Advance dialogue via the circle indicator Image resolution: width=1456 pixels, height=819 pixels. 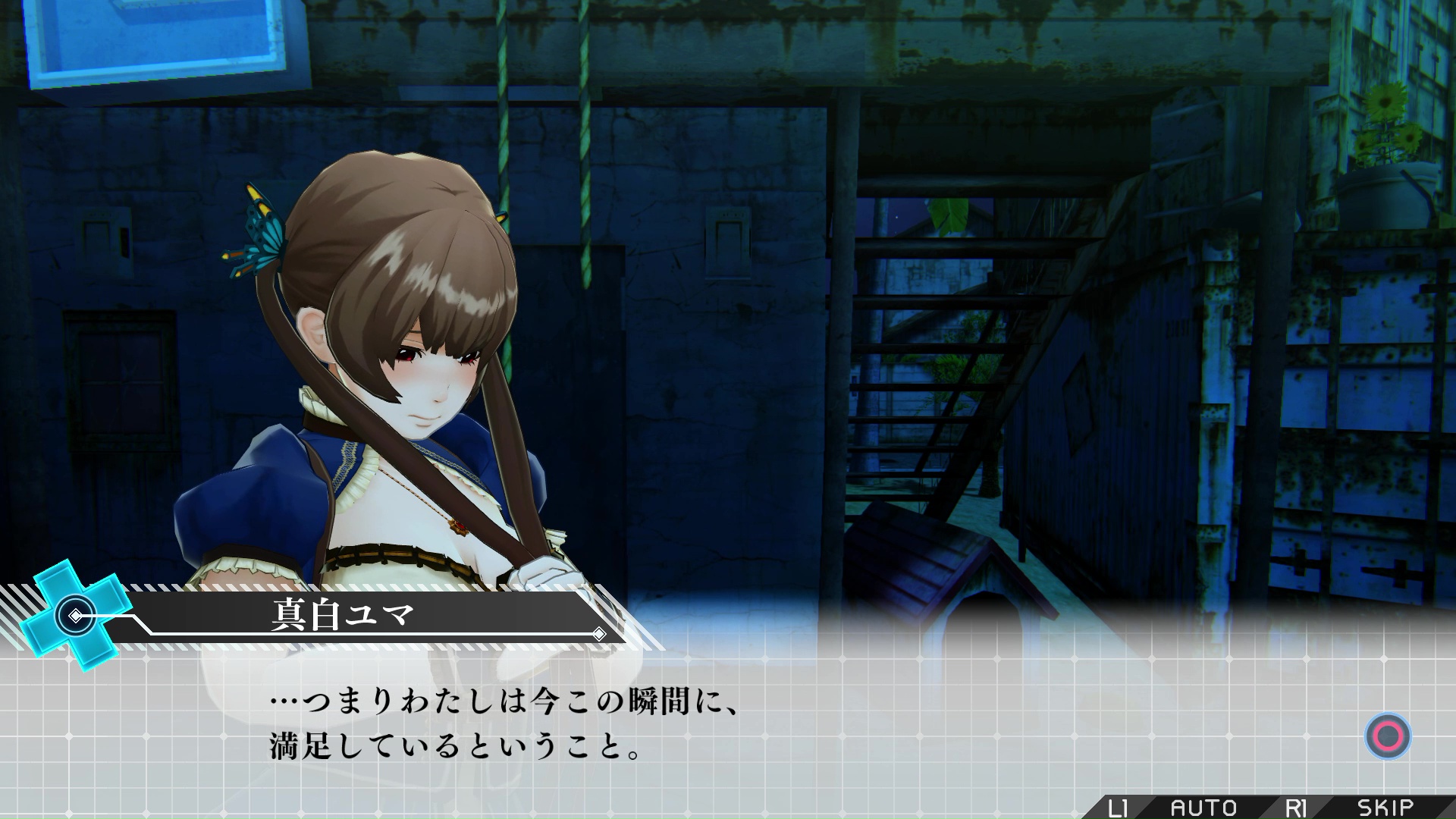tap(1388, 736)
